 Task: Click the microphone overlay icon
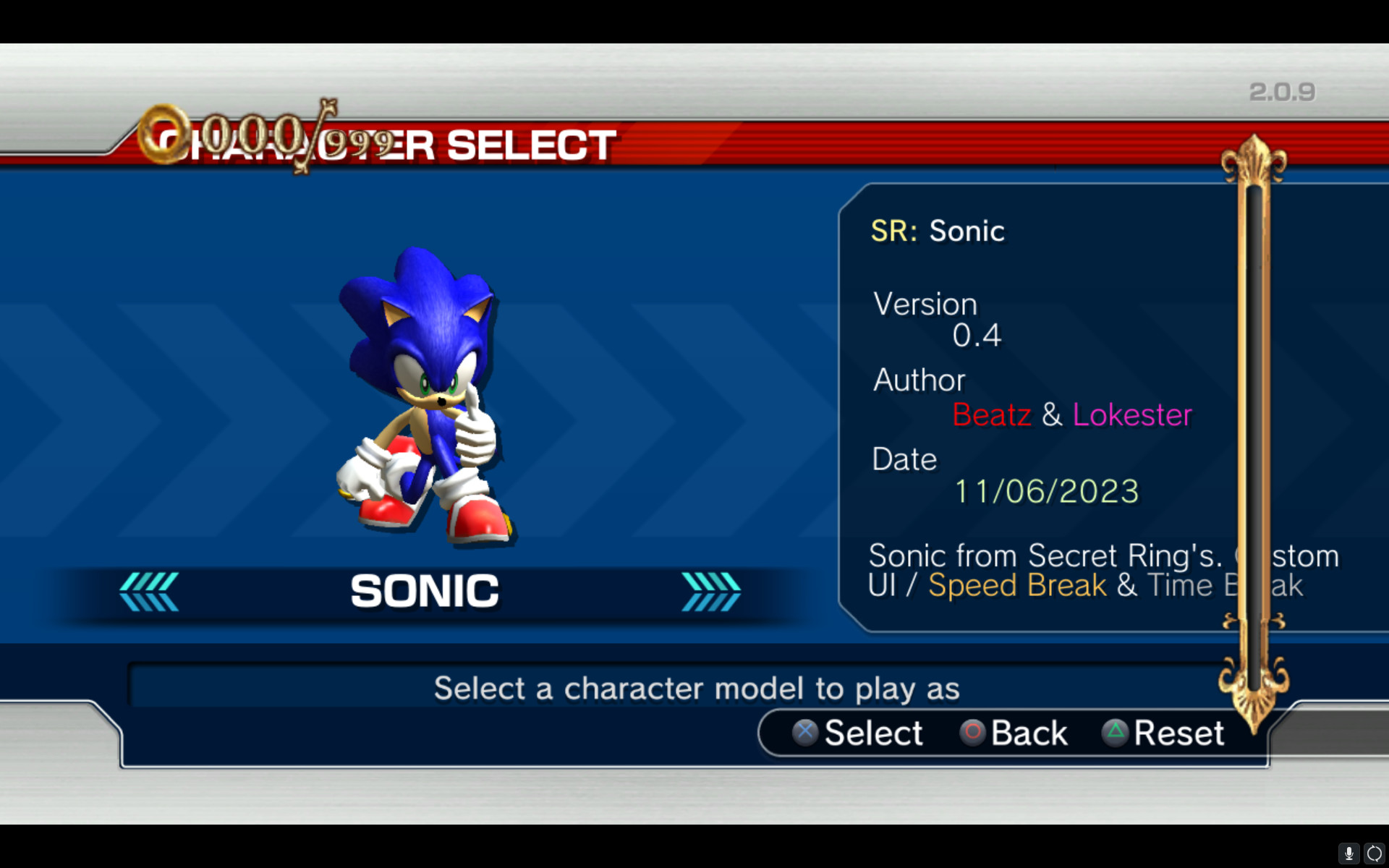[1350, 854]
